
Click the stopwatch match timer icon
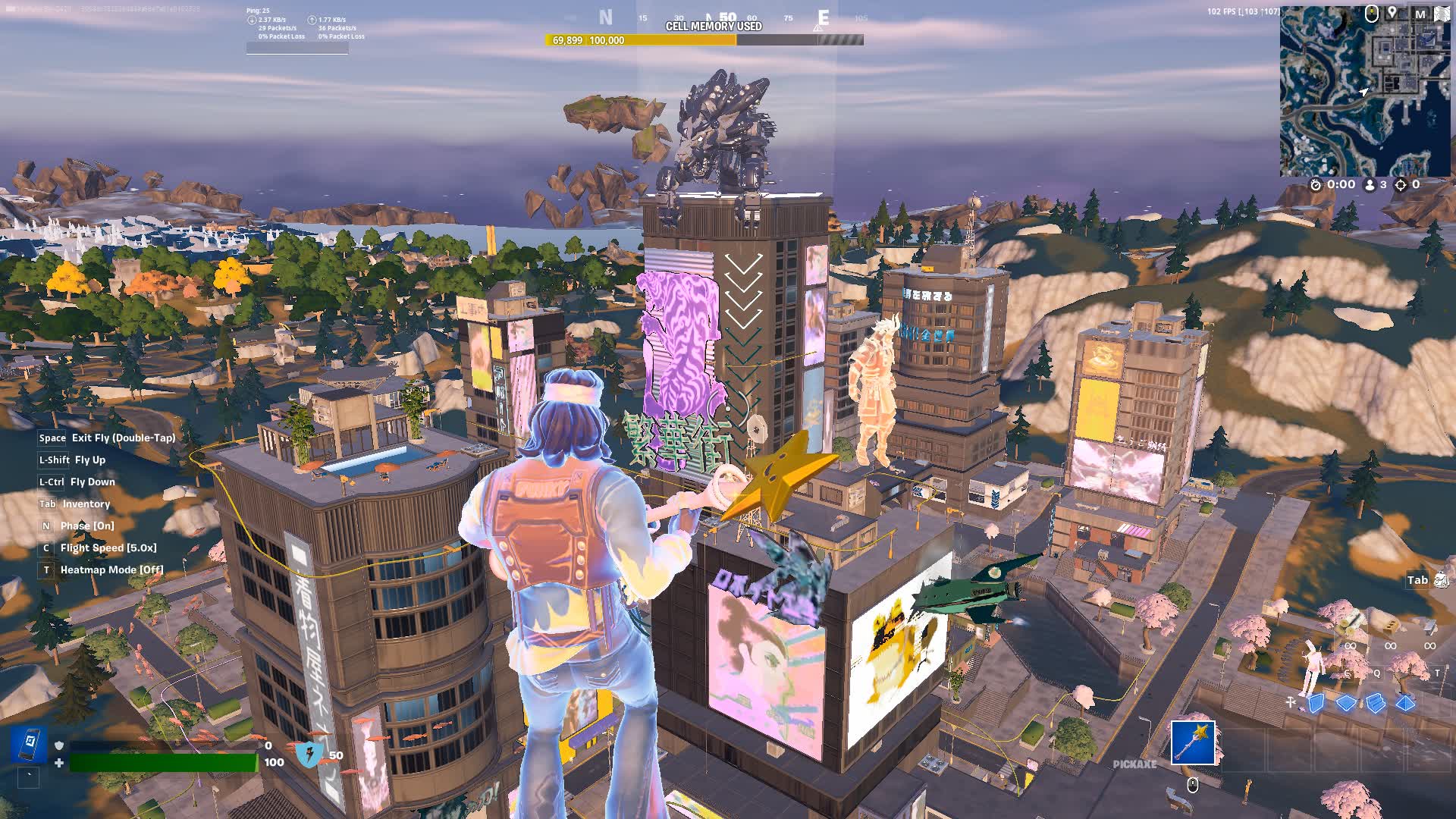[x=1316, y=184]
